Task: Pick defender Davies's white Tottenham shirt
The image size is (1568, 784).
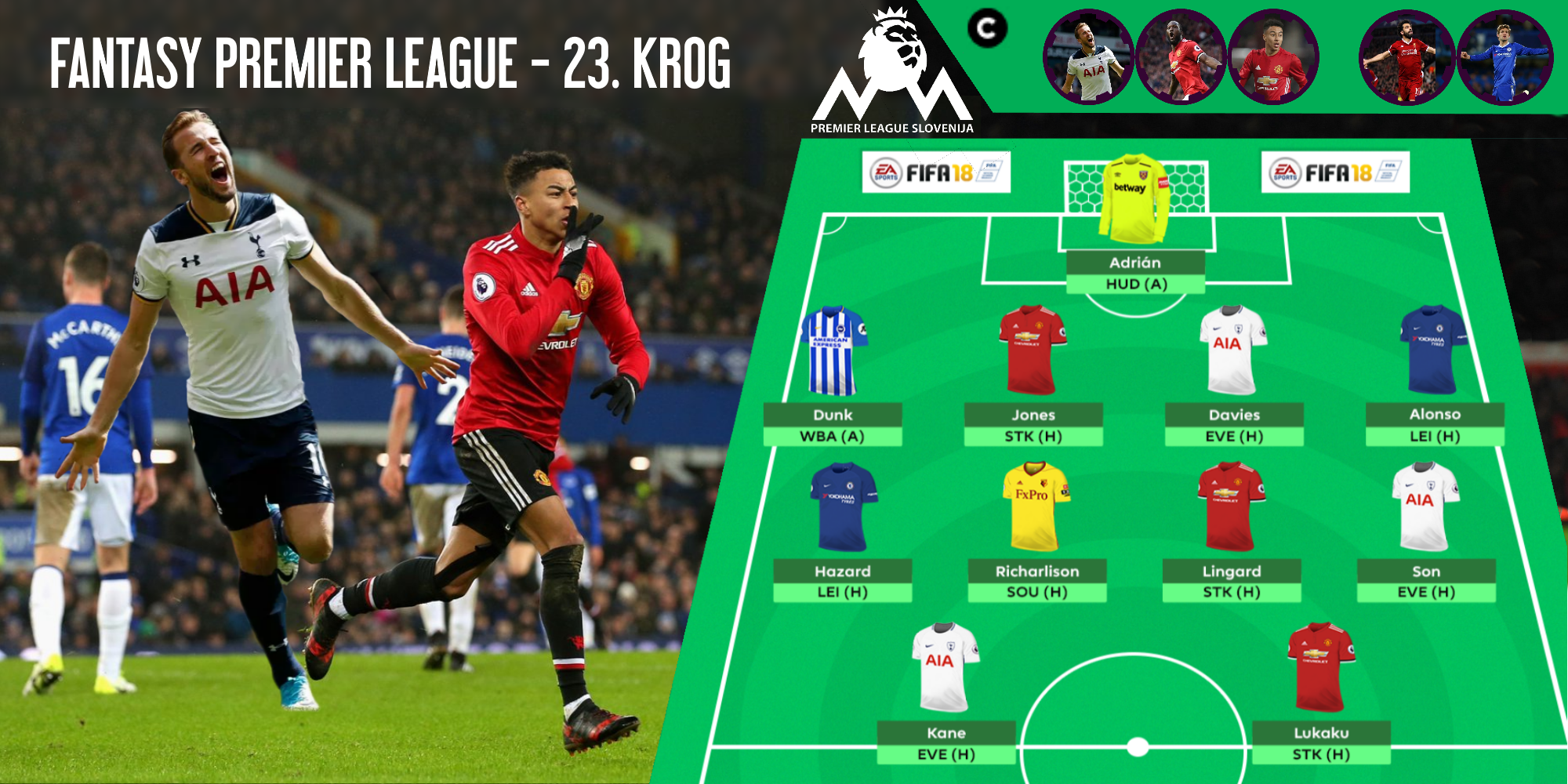Action: click(x=1232, y=350)
